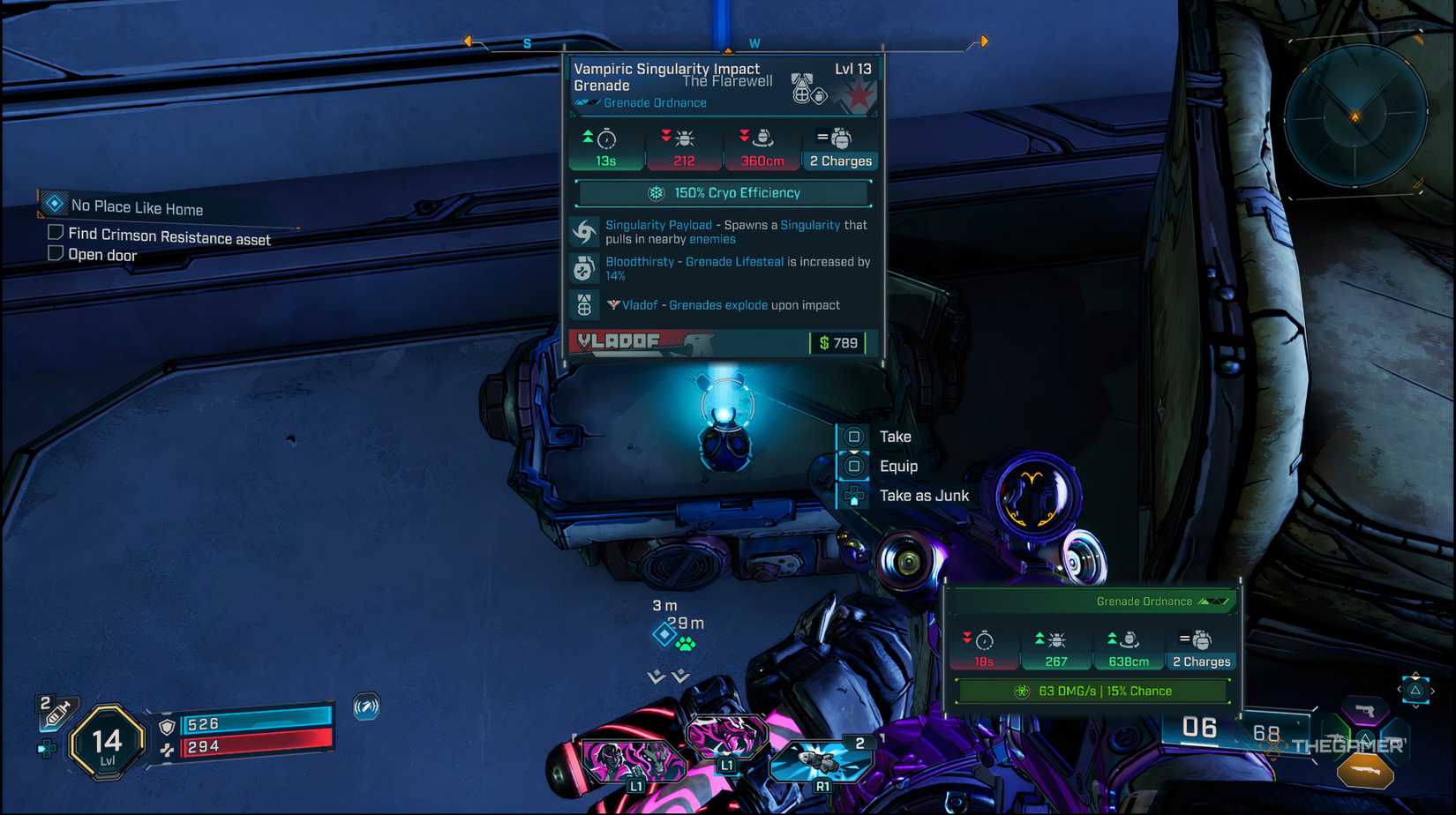Image resolution: width=1456 pixels, height=815 pixels.
Task: Click the cryo snowflake efficiency icon
Action: coord(655,192)
